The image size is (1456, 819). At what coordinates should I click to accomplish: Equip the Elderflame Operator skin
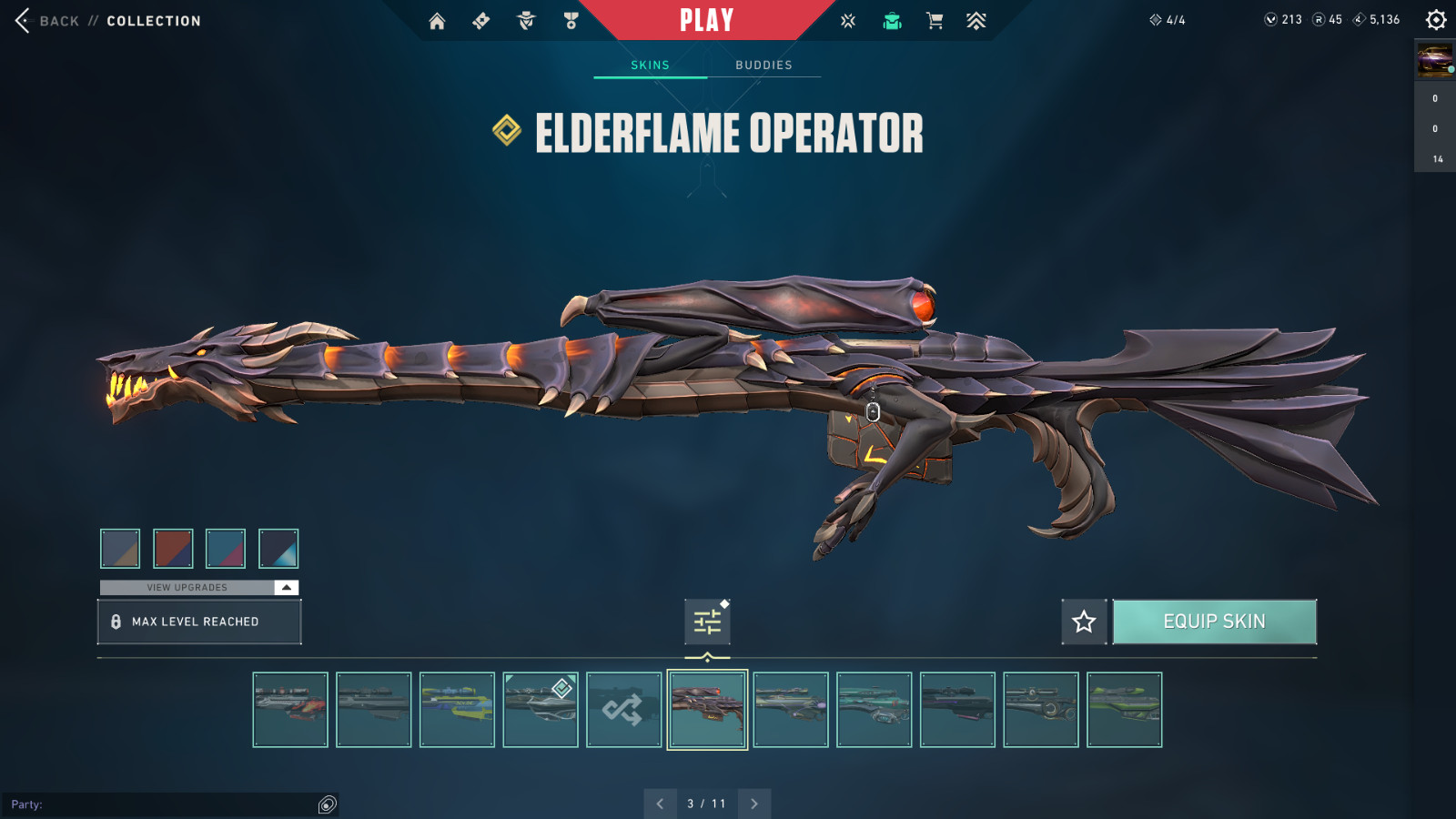(x=1214, y=622)
